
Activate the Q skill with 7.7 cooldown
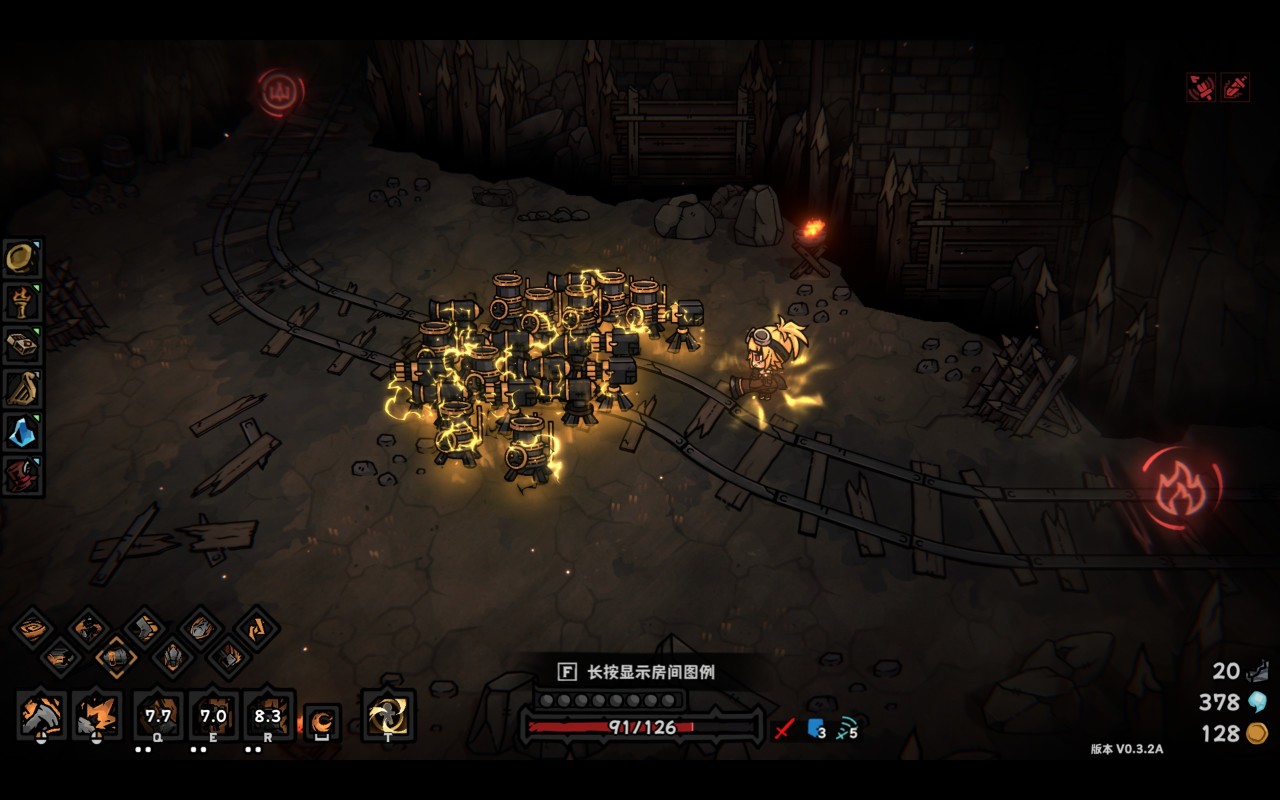point(158,716)
